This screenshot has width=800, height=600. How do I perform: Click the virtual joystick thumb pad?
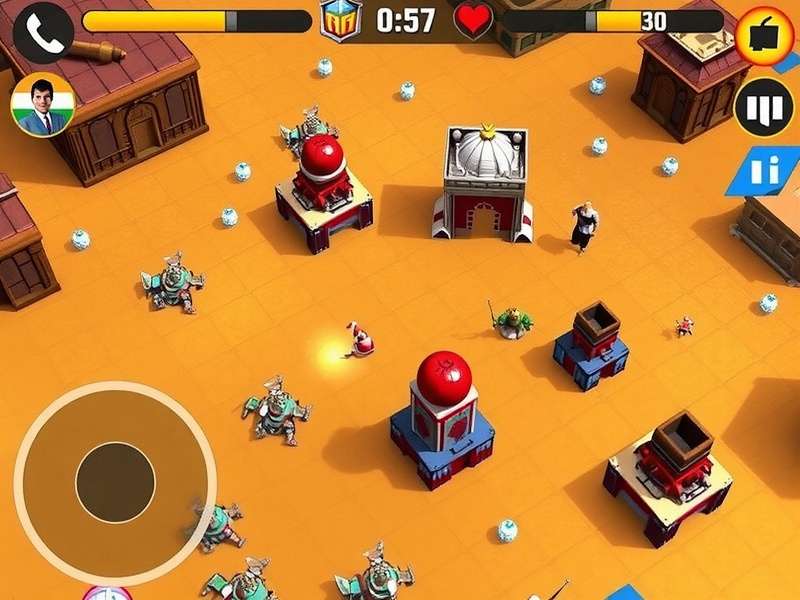click(115, 483)
